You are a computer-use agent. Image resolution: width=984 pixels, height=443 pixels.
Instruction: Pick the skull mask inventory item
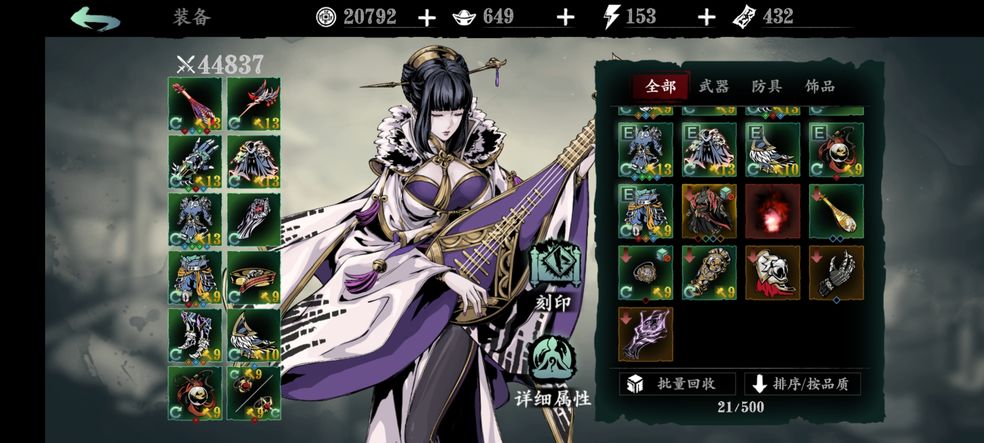[772, 273]
